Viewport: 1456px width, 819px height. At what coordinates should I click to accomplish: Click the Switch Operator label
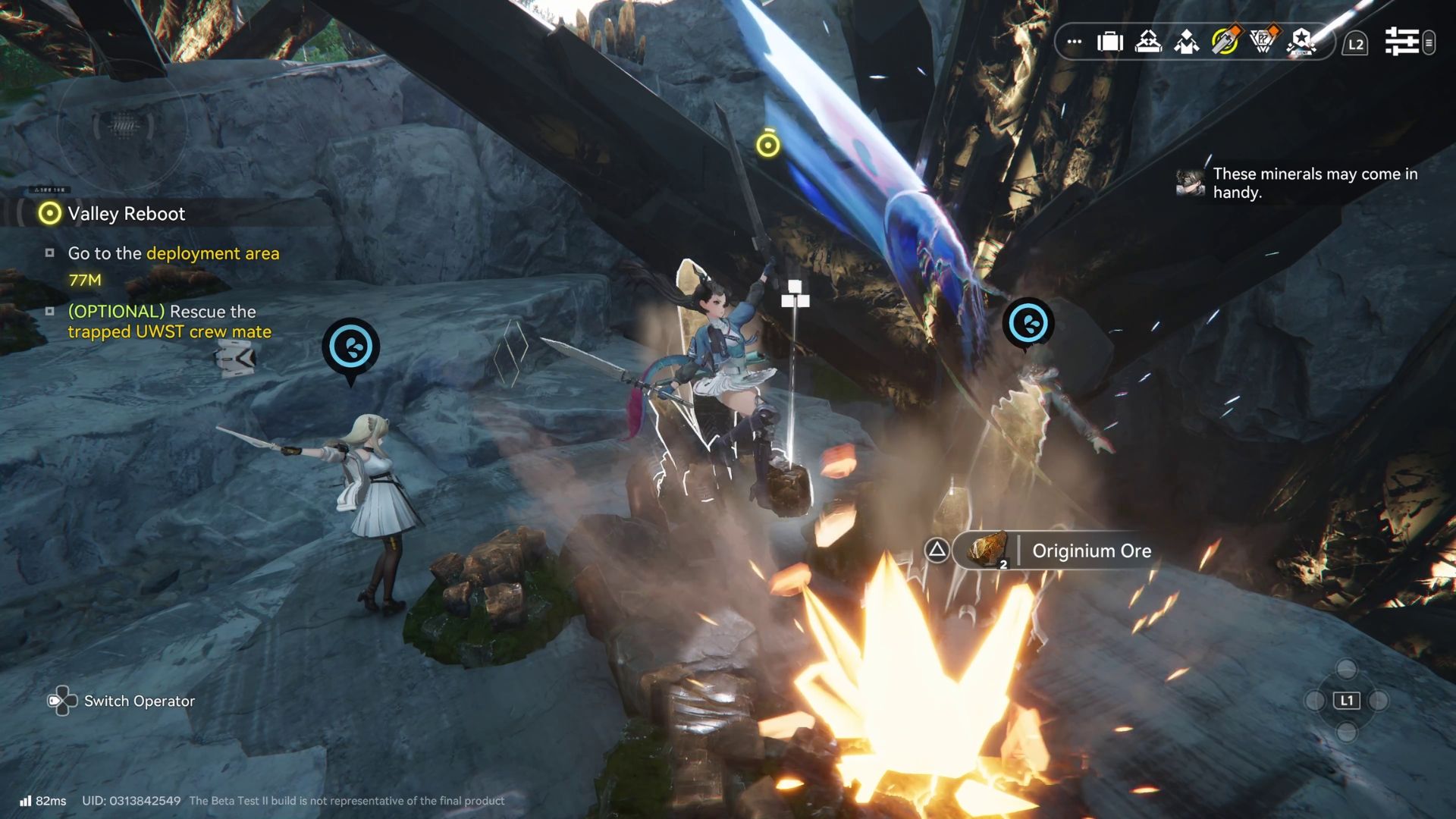pyautogui.click(x=139, y=701)
